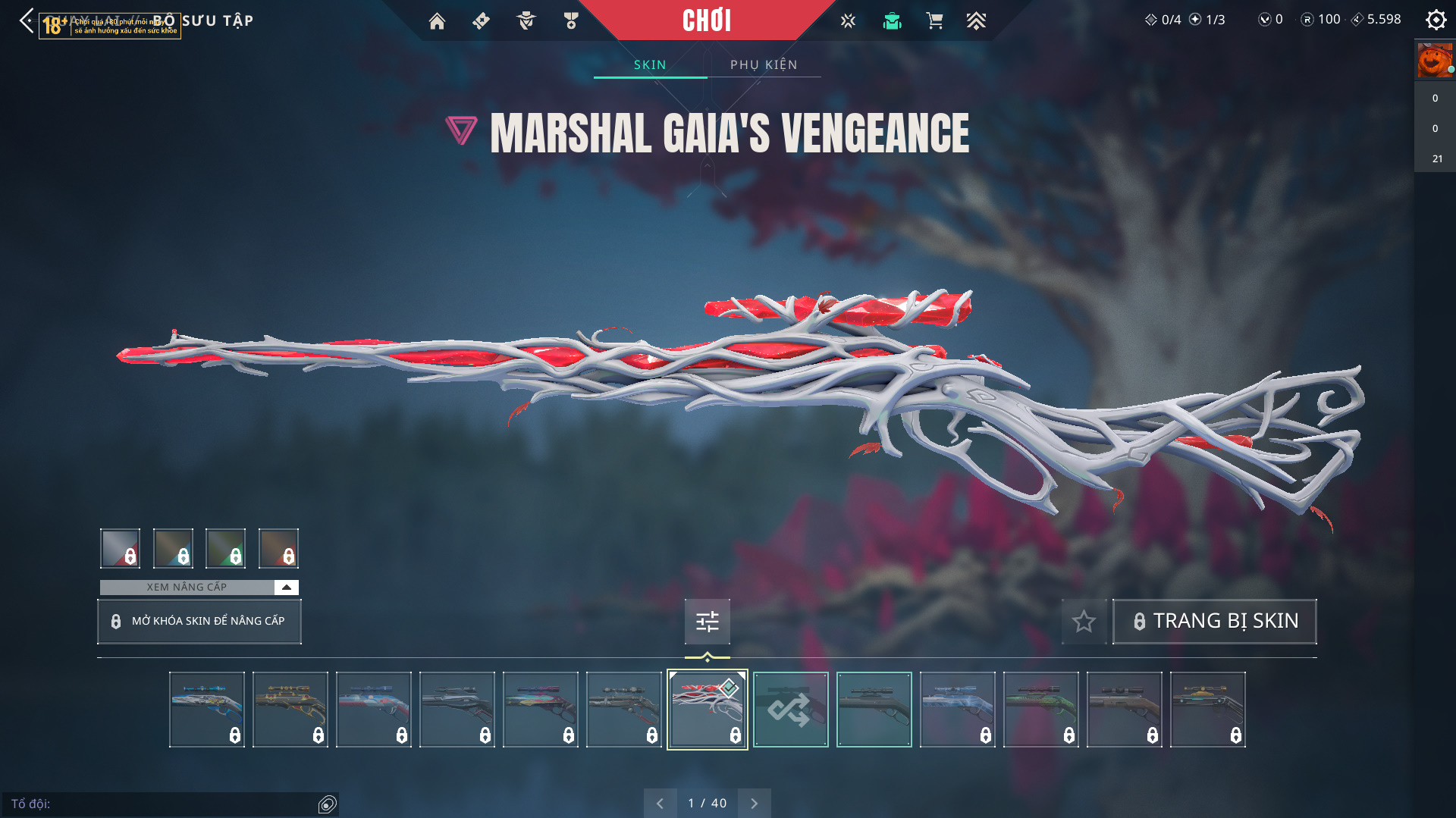Viewport: 1456px width, 818px height.
Task: Open the filter sliders button
Action: (x=707, y=622)
